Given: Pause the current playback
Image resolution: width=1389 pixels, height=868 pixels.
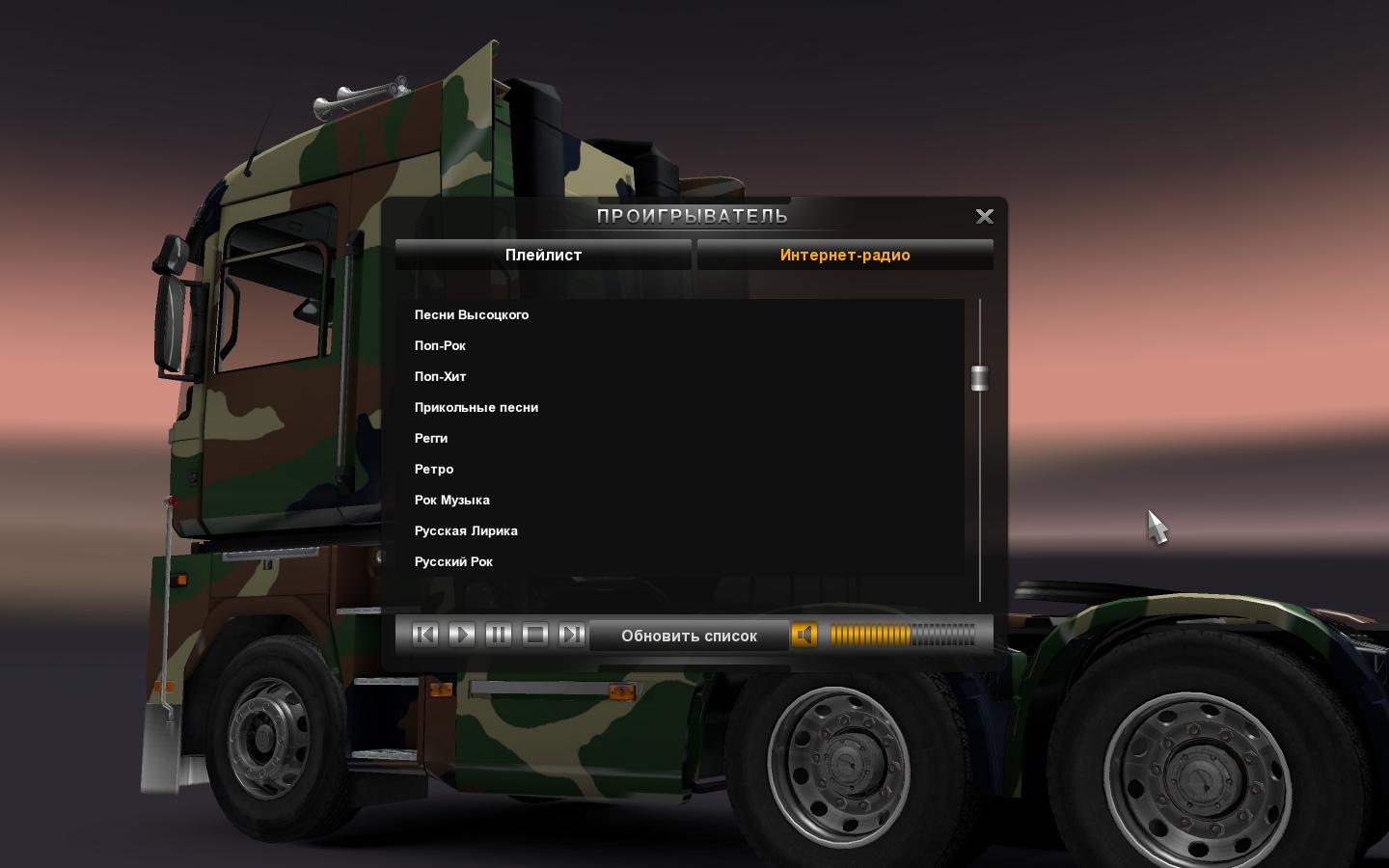Looking at the screenshot, I should [499, 635].
